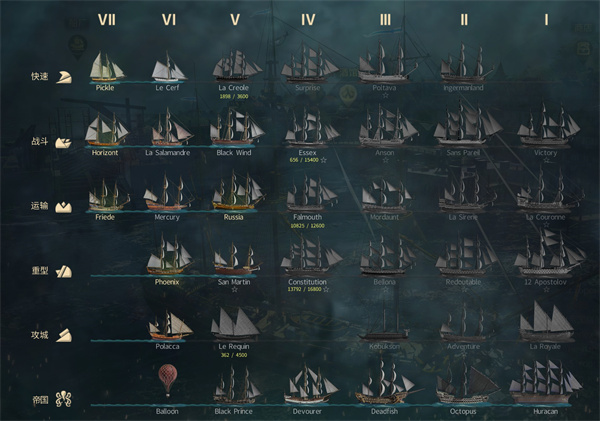Choose the Le Requin ship
Viewport: 600px width, 421px height.
point(234,323)
